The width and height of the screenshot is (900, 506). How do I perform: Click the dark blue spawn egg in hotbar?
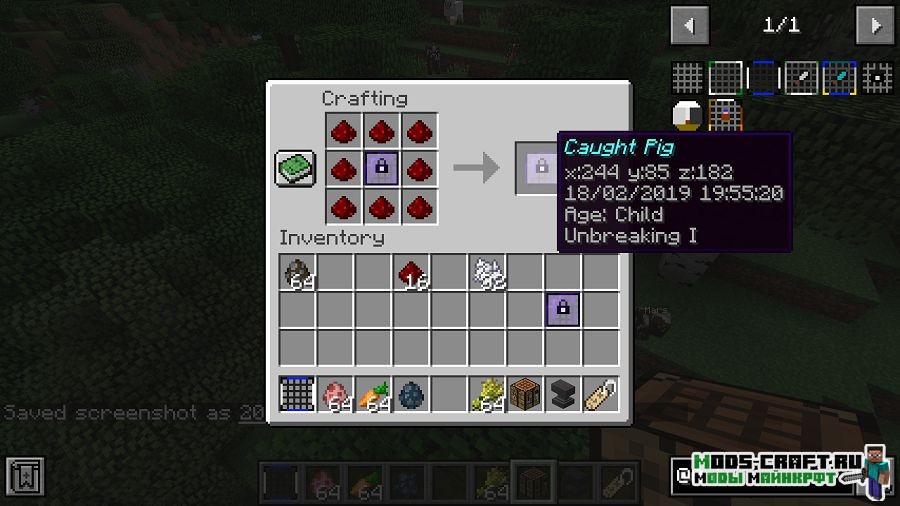(x=410, y=394)
